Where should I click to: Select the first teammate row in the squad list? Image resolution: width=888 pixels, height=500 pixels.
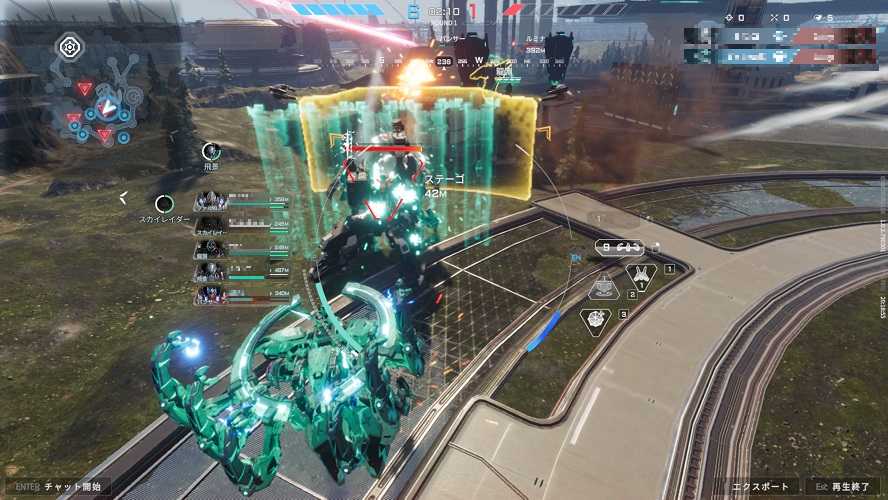pyautogui.click(x=241, y=200)
